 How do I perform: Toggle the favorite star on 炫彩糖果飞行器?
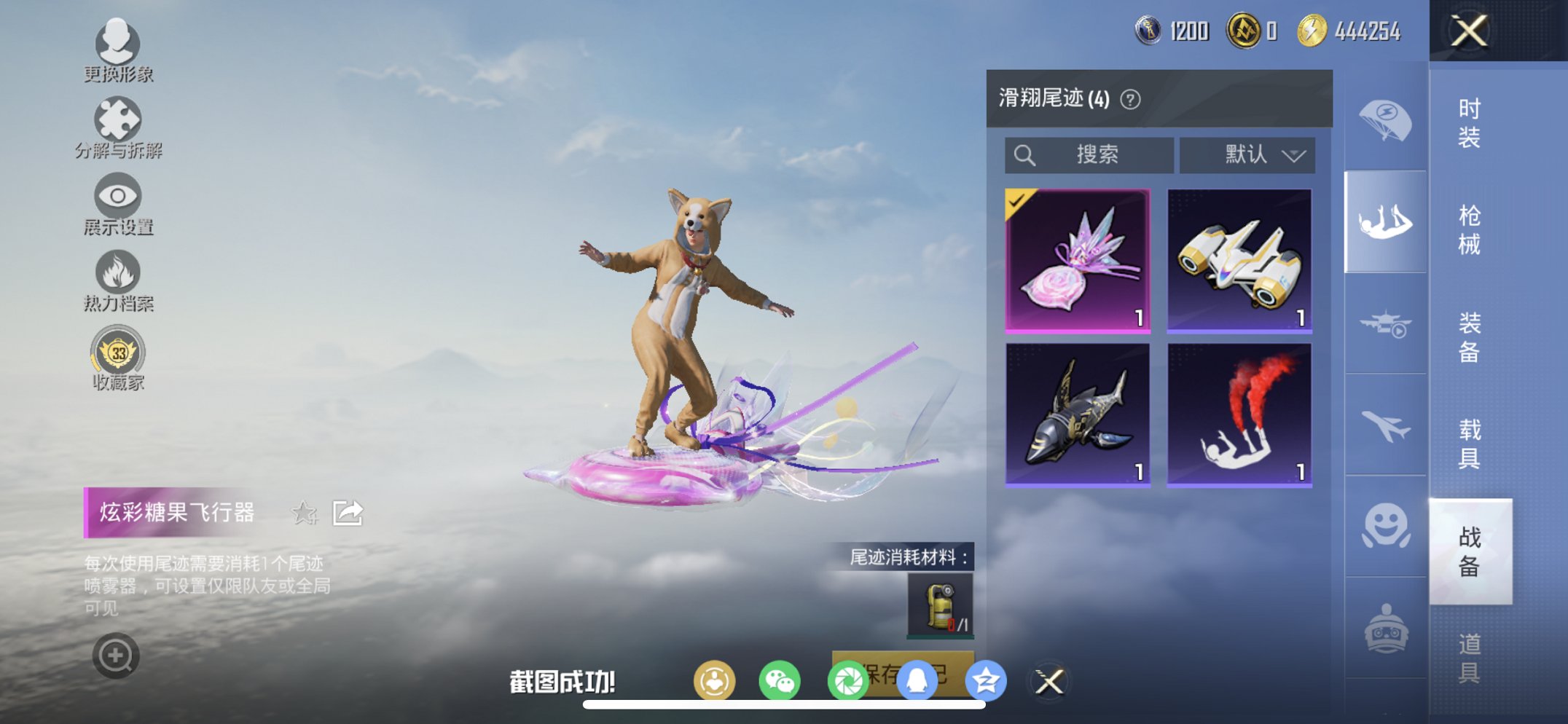305,514
